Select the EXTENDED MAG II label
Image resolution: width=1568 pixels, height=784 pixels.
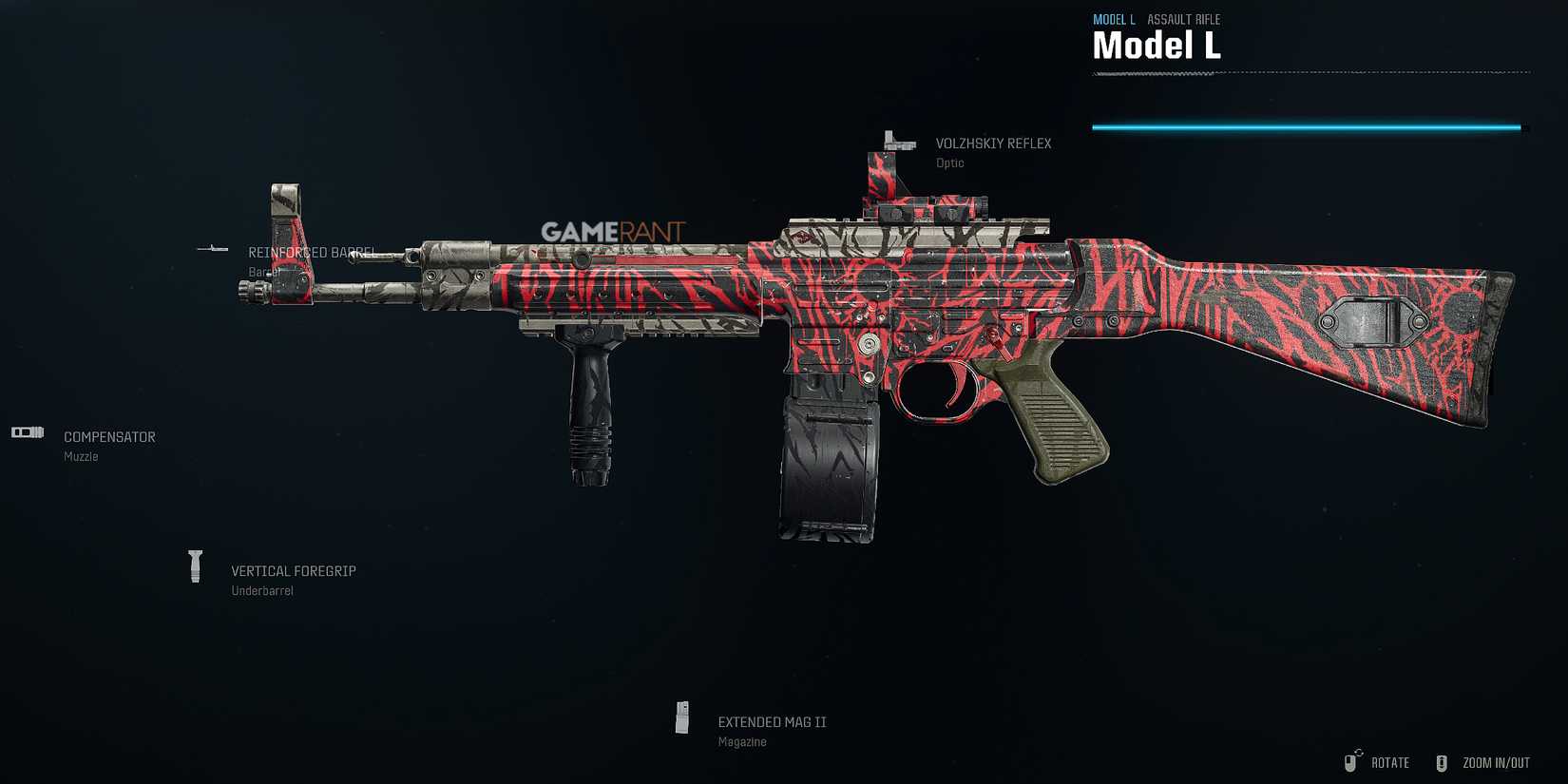773,721
